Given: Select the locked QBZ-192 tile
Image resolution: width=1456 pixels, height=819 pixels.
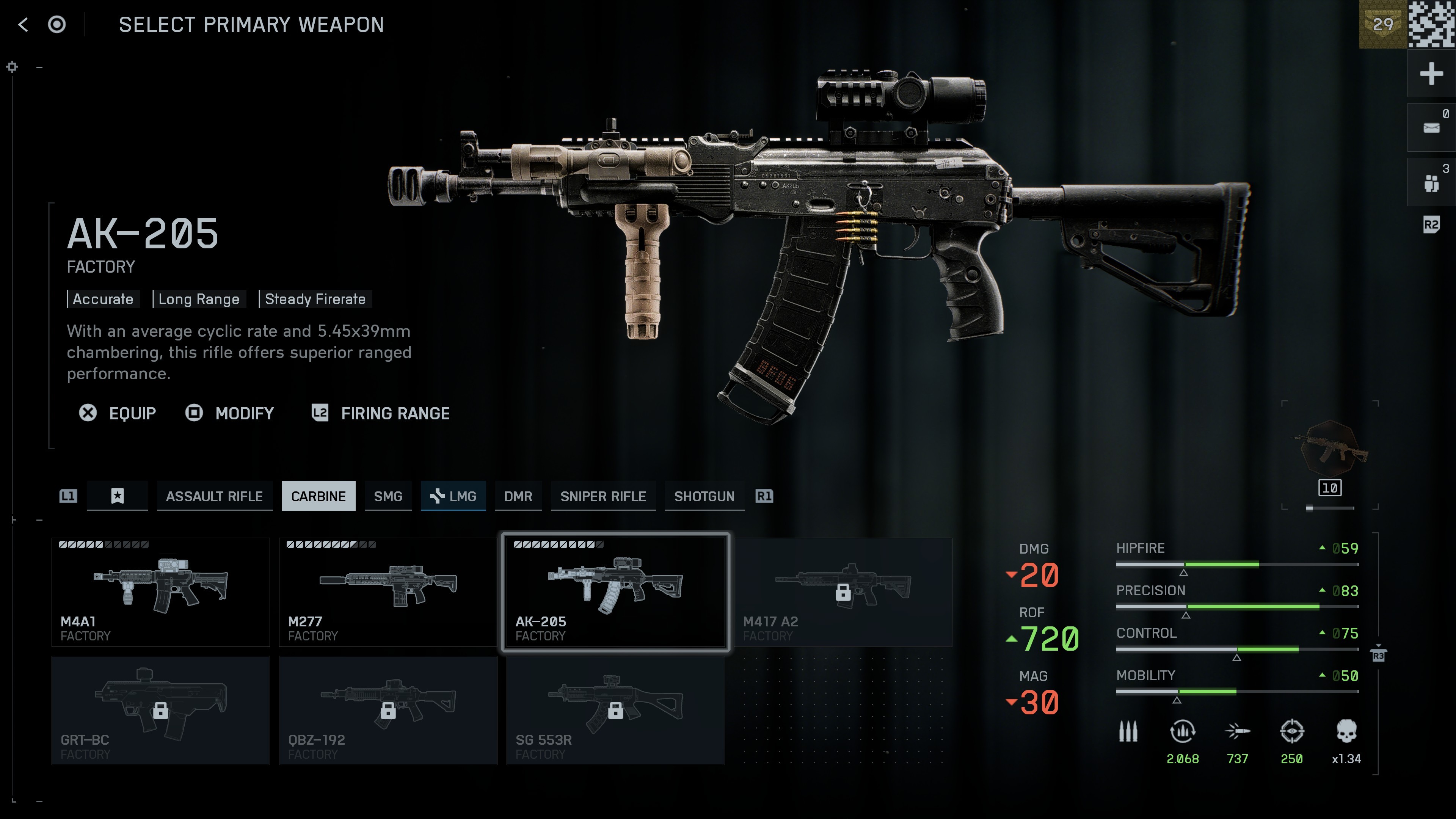Looking at the screenshot, I should 388,711.
